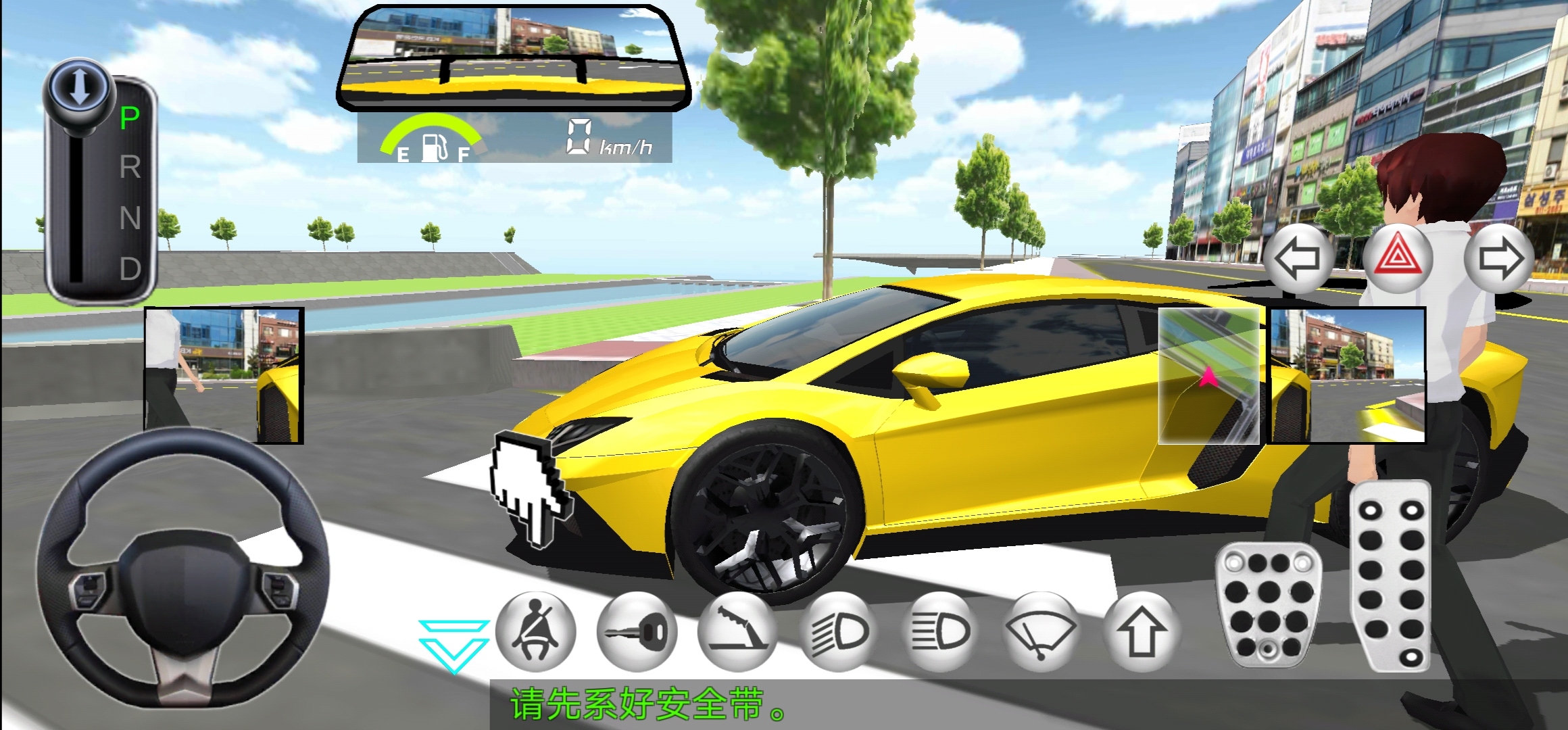Open the minimap with pink arrow
This screenshot has height=730, width=1568.
pyautogui.click(x=1209, y=376)
